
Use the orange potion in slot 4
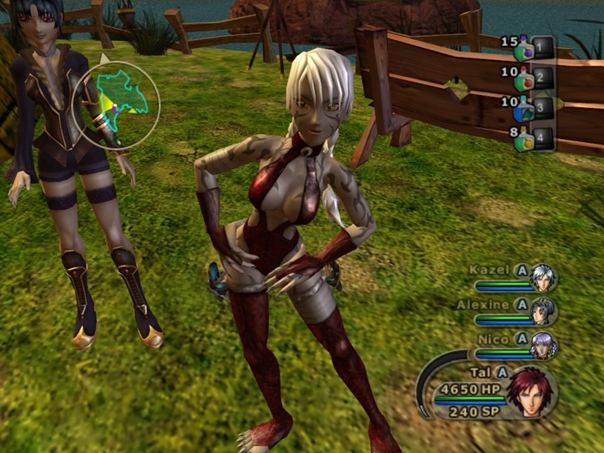point(523,139)
